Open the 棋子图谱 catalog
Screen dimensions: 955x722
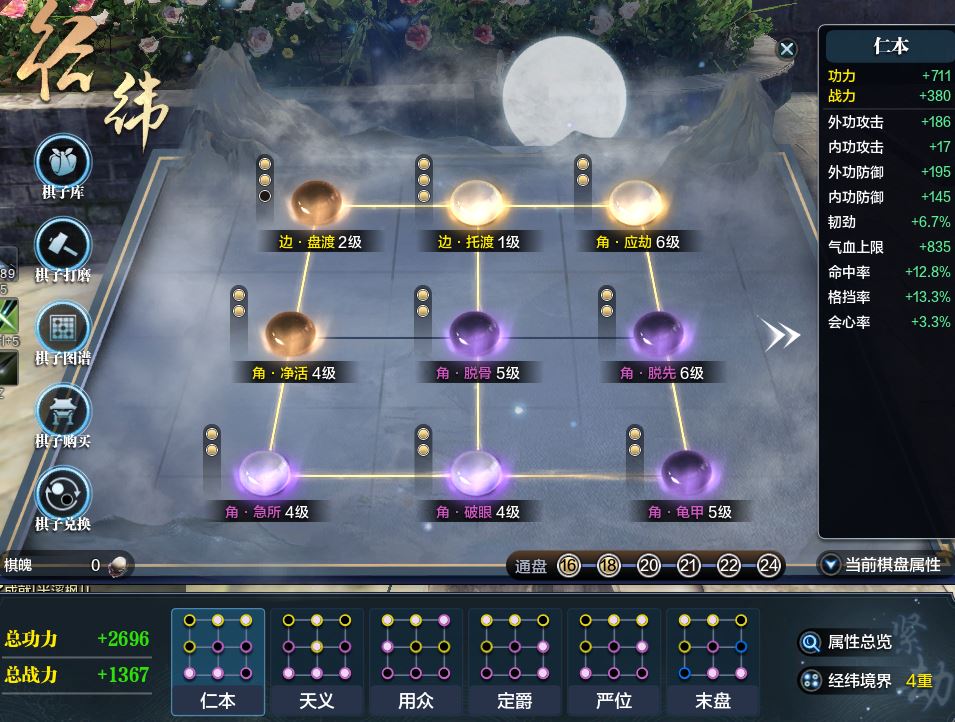pyautogui.click(x=63, y=329)
